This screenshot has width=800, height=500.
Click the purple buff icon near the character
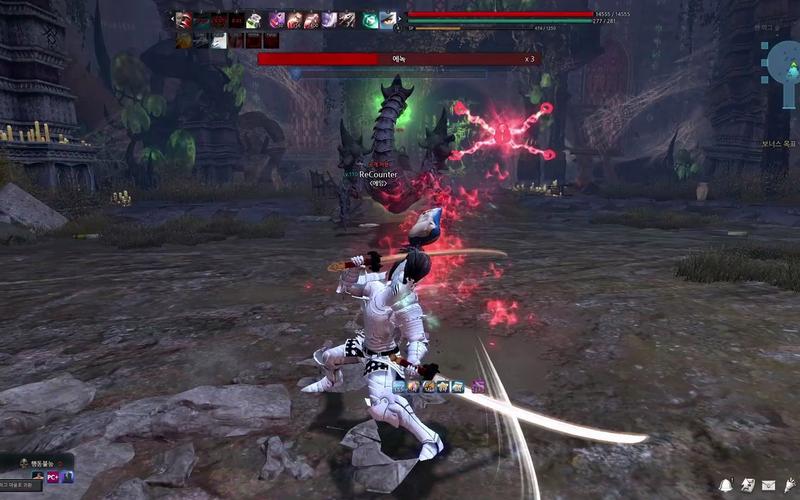478,386
